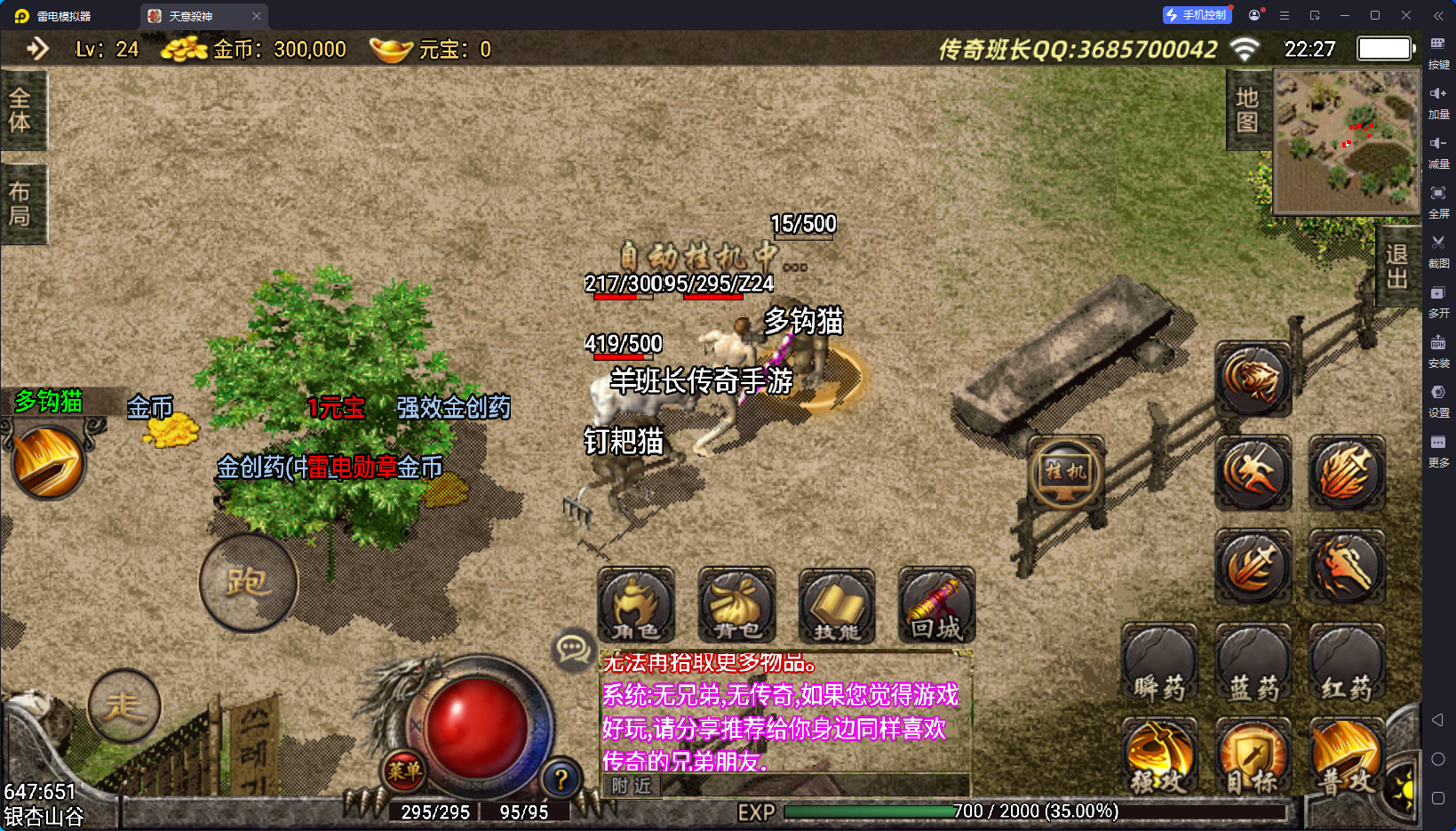Screen dimensions: 1456x831
Task: Tap the 目标 target select button
Action: pos(1253,756)
